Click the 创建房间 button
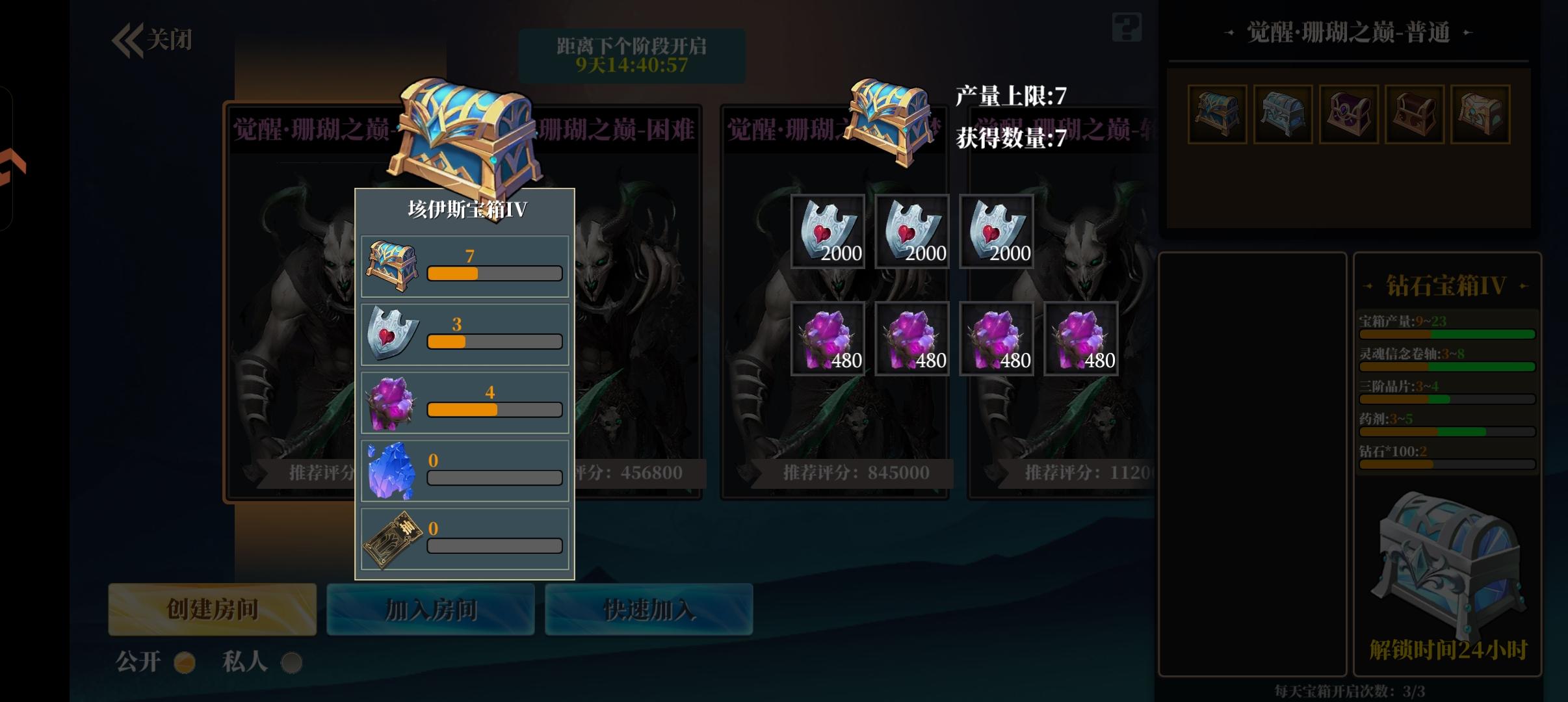Screen dimensions: 1568x702 [211, 610]
